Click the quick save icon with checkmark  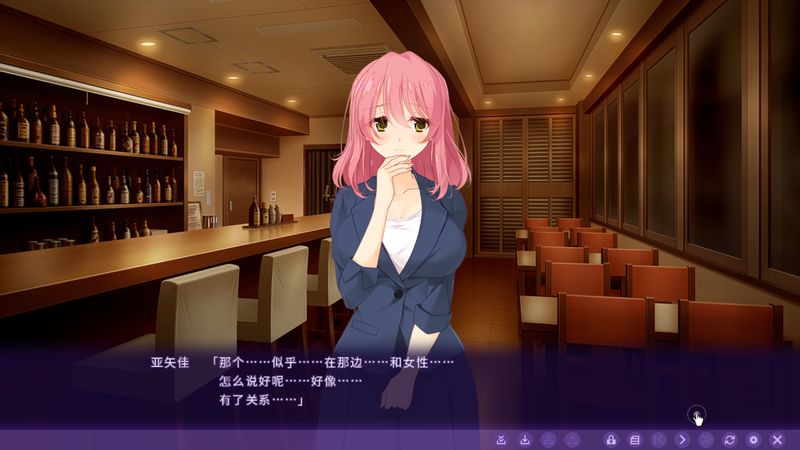[x=501, y=439]
